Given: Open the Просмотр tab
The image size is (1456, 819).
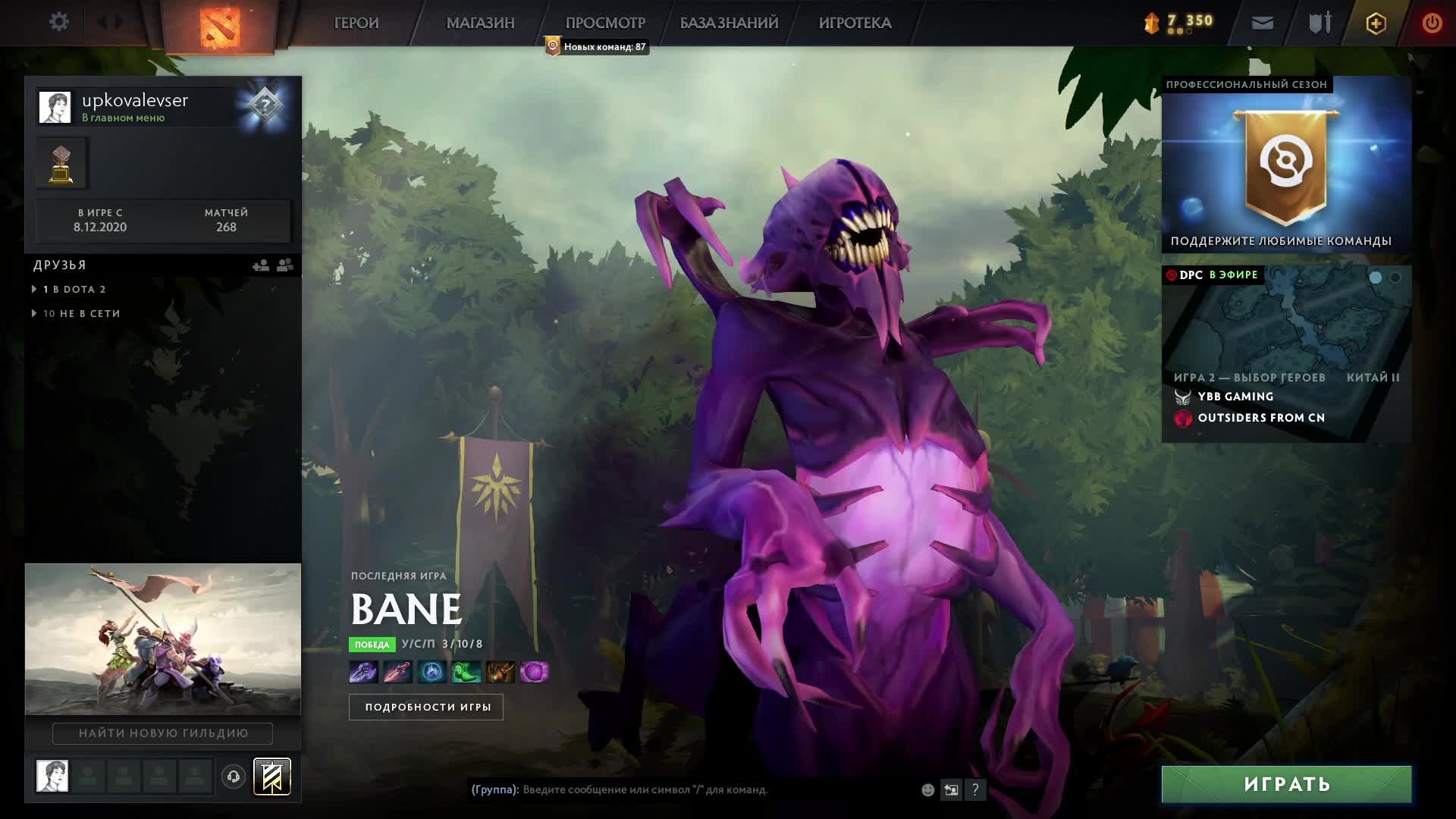Looking at the screenshot, I should coord(604,23).
